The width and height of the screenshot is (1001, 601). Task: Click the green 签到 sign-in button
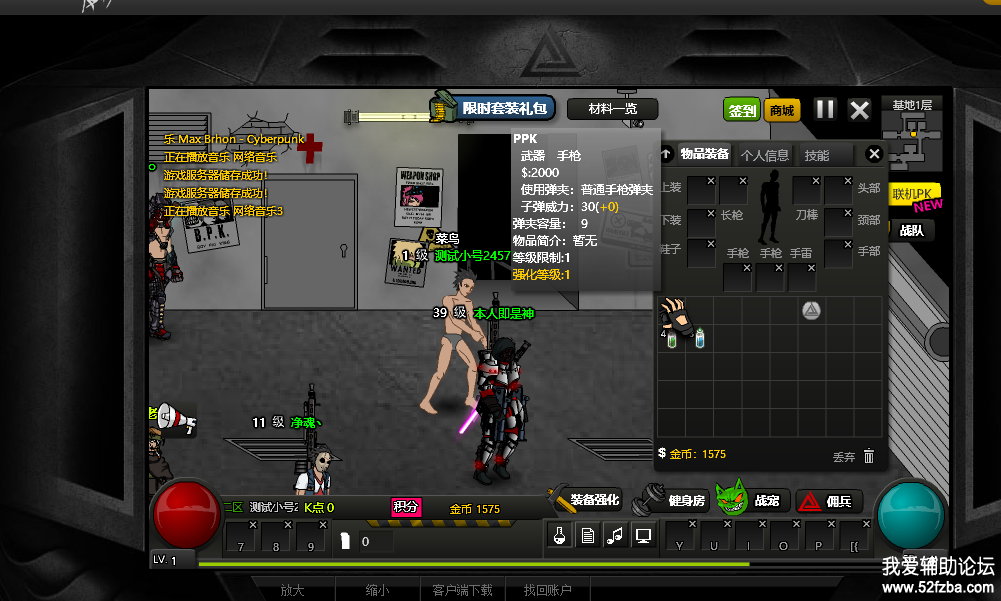pyautogui.click(x=742, y=110)
